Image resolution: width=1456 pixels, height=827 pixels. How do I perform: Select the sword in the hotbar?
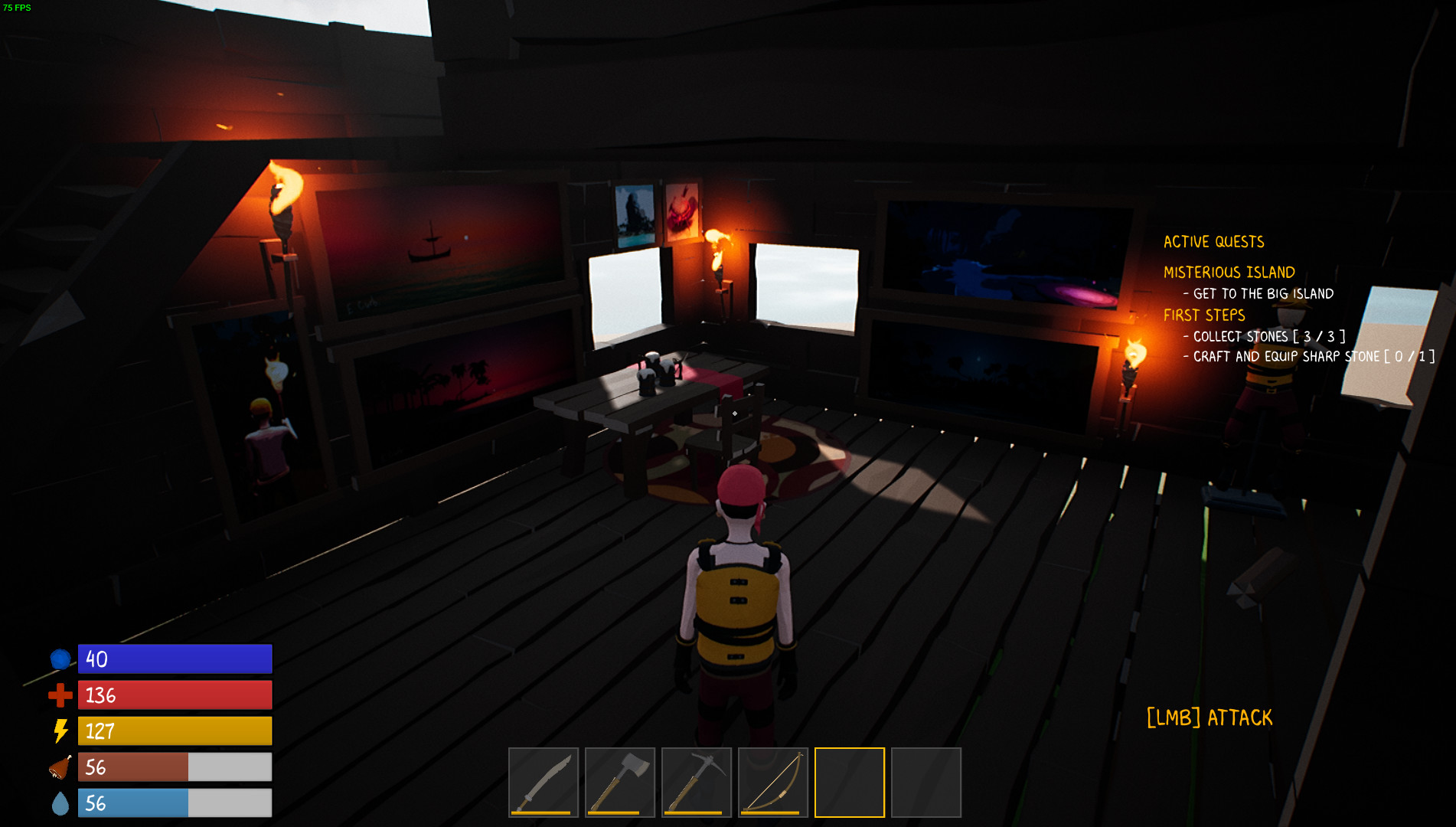[543, 782]
